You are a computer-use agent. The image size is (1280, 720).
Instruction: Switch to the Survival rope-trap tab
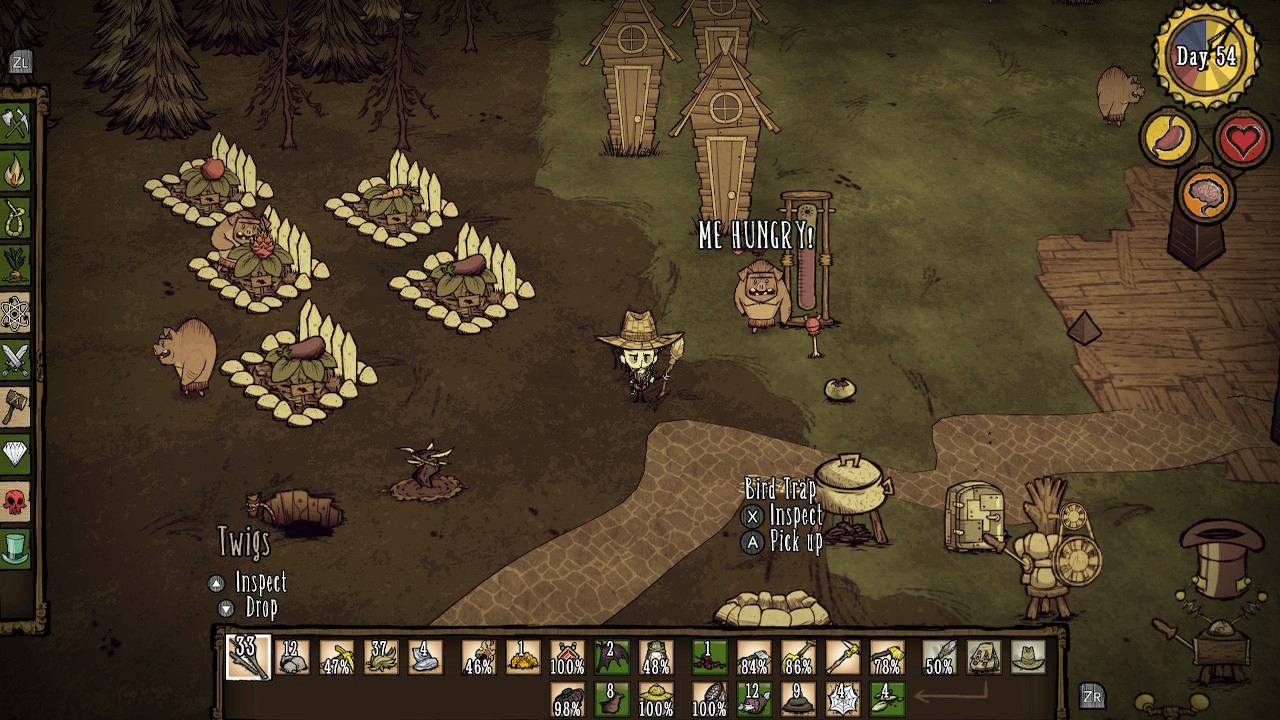16,219
